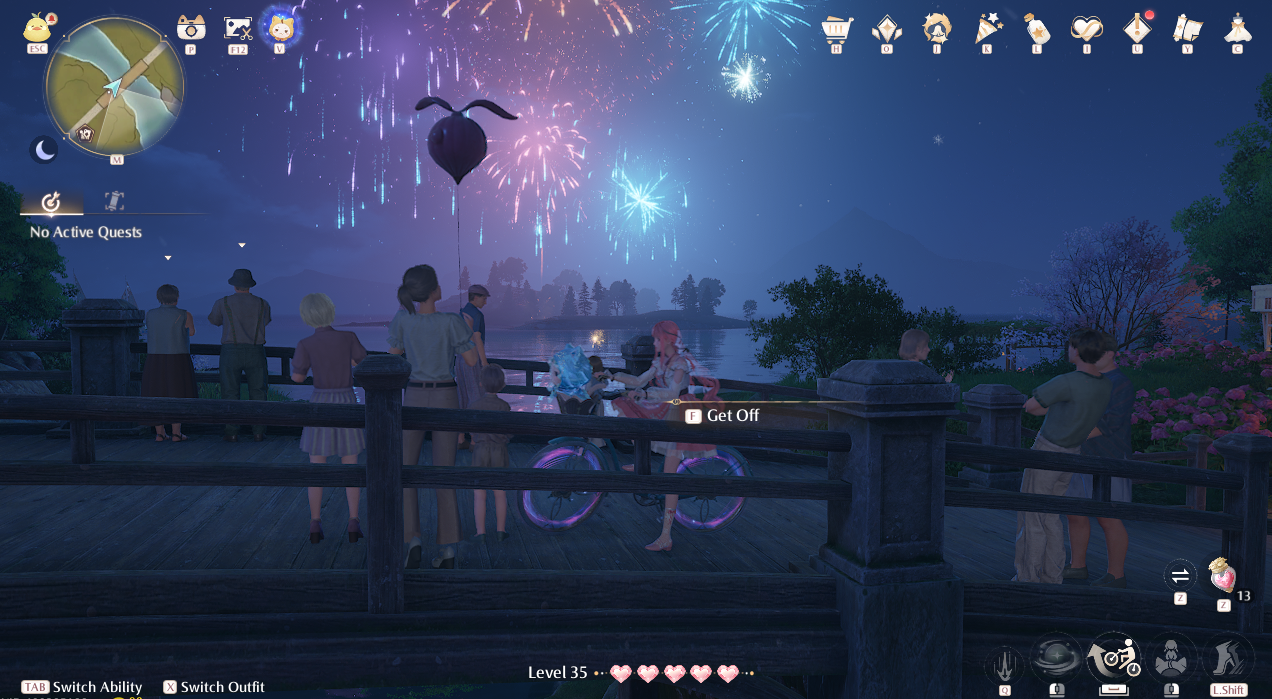Open the map from the circular minimap
The width and height of the screenshot is (1272, 699).
pos(114,86)
